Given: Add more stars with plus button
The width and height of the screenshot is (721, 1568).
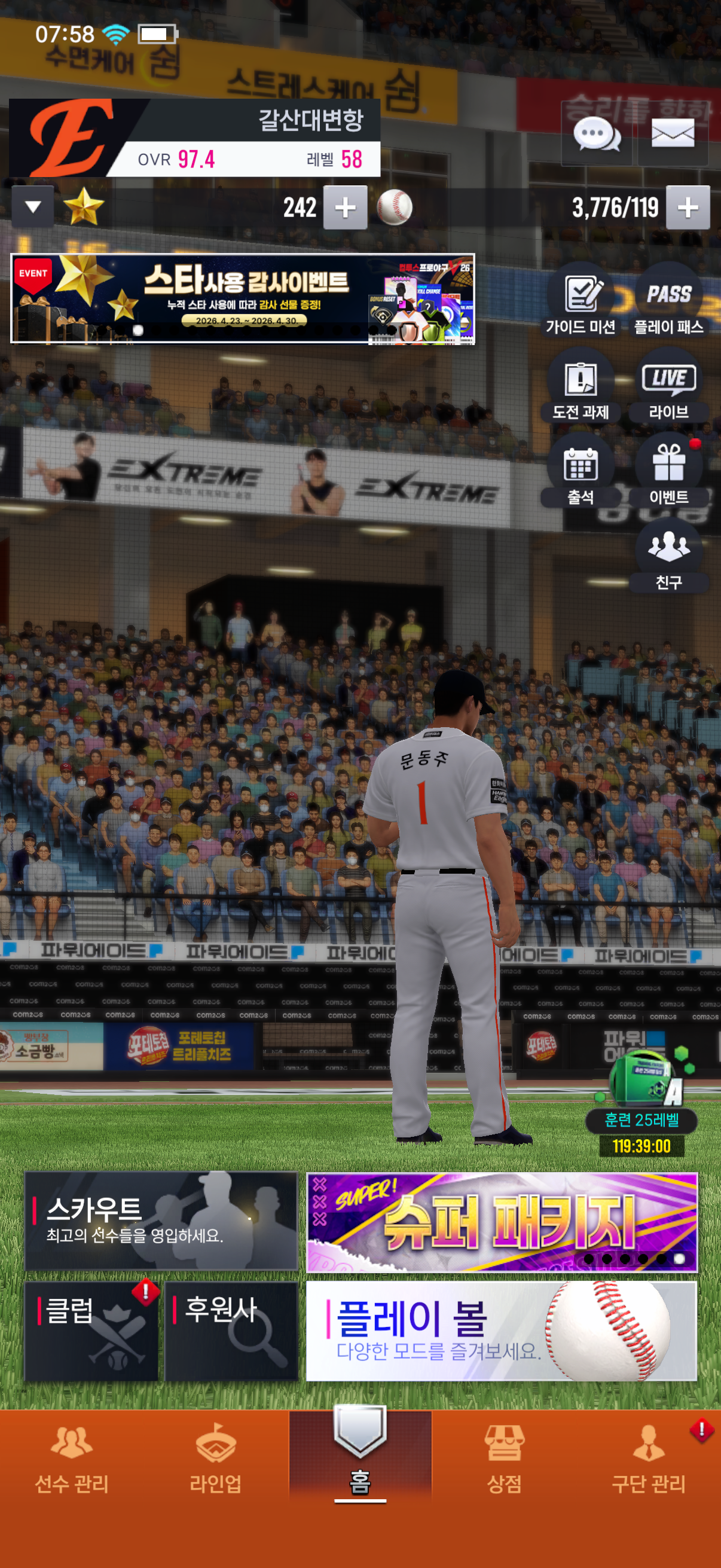Looking at the screenshot, I should coord(345,208).
